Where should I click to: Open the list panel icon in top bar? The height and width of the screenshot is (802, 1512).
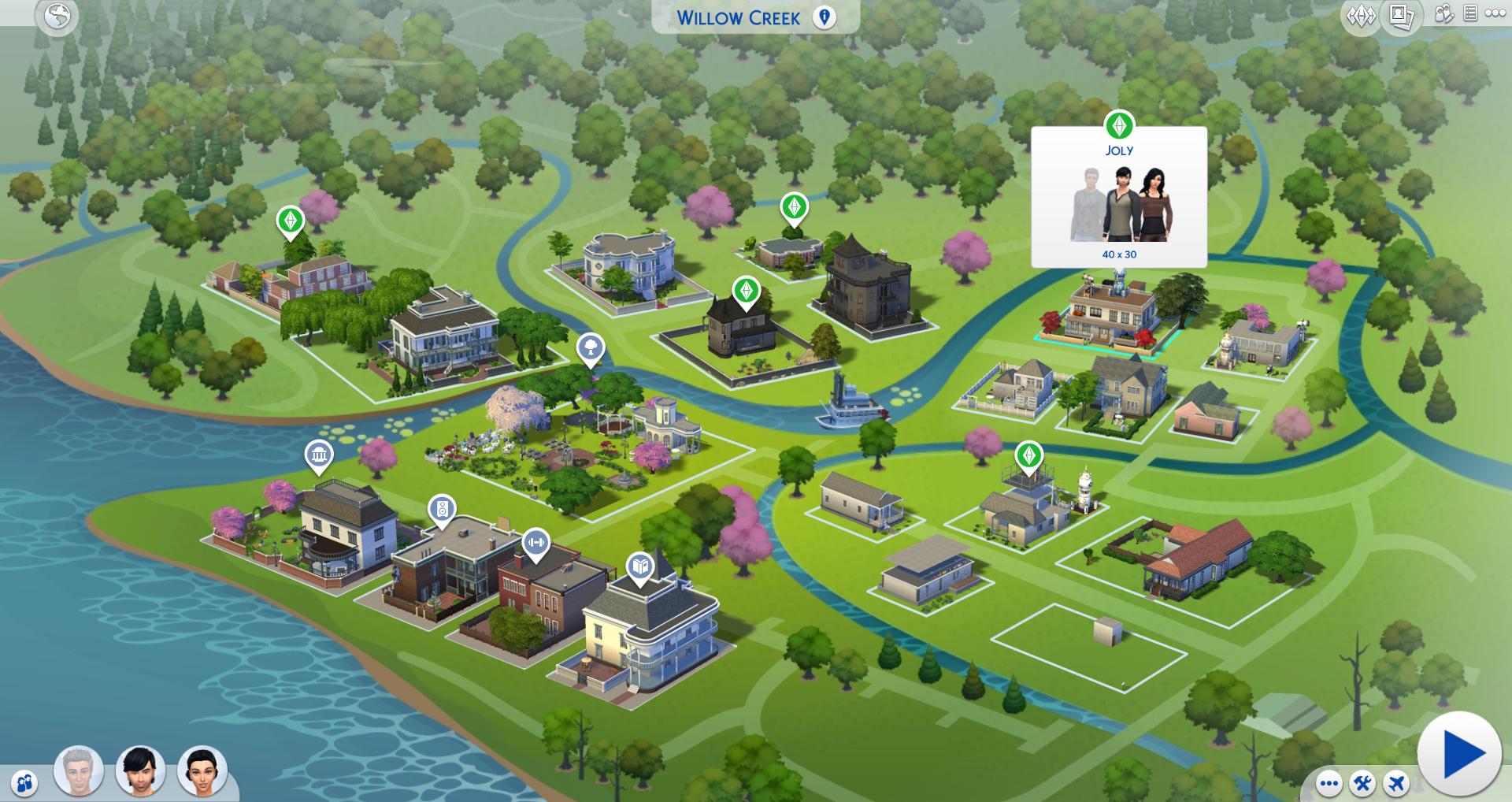[1470, 14]
